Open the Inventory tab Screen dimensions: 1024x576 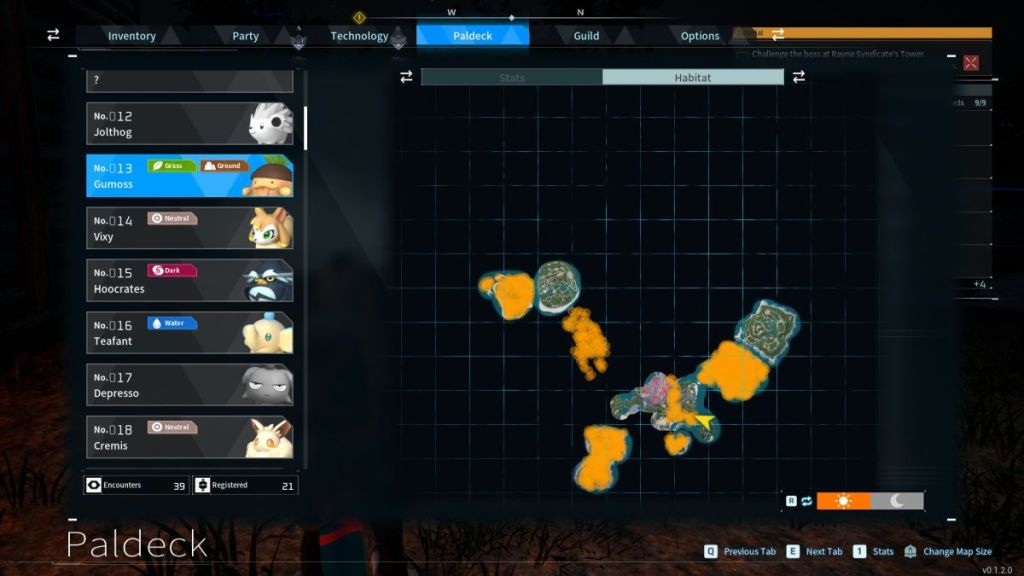(x=132, y=36)
